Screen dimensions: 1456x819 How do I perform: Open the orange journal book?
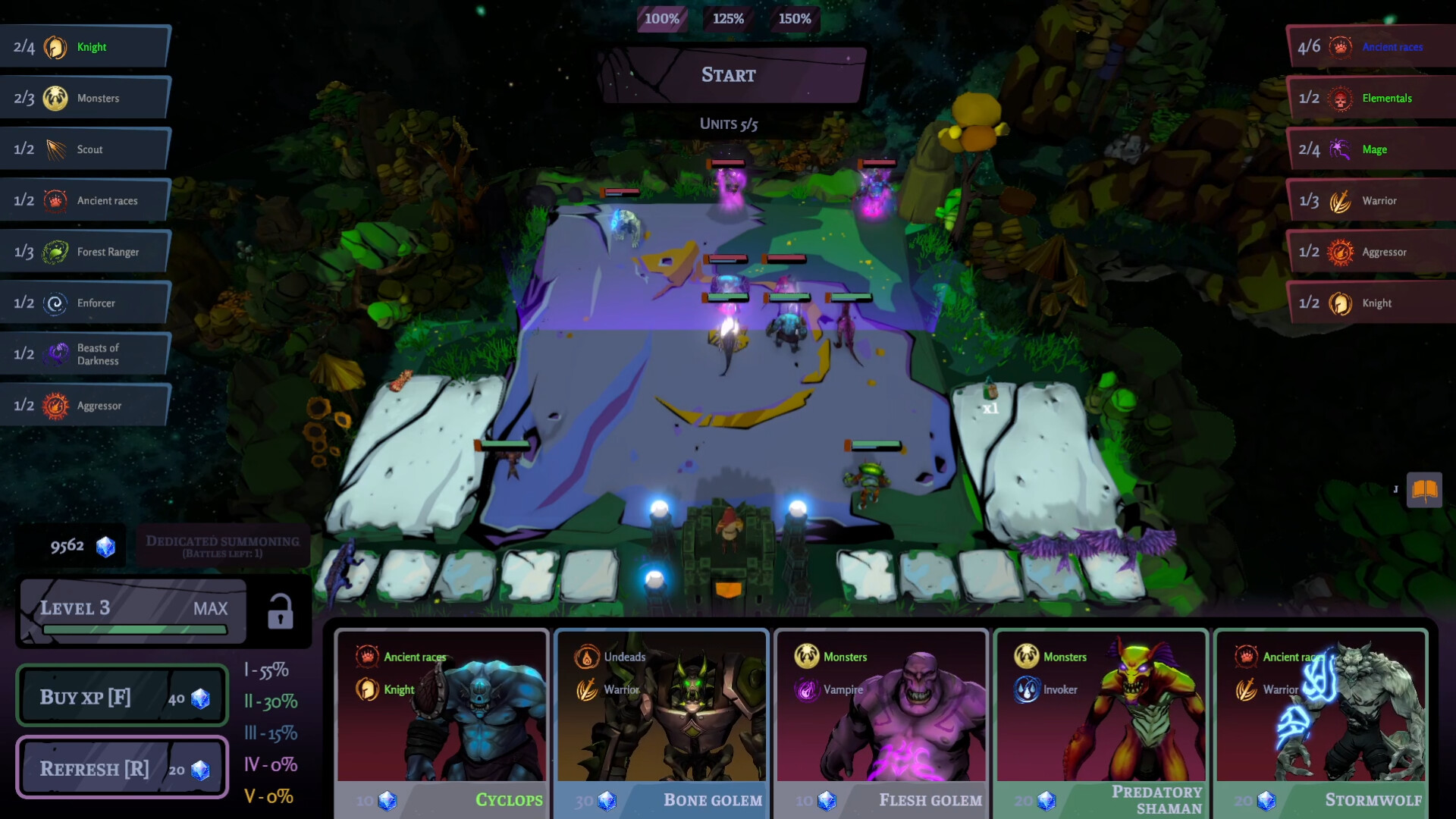click(1424, 490)
